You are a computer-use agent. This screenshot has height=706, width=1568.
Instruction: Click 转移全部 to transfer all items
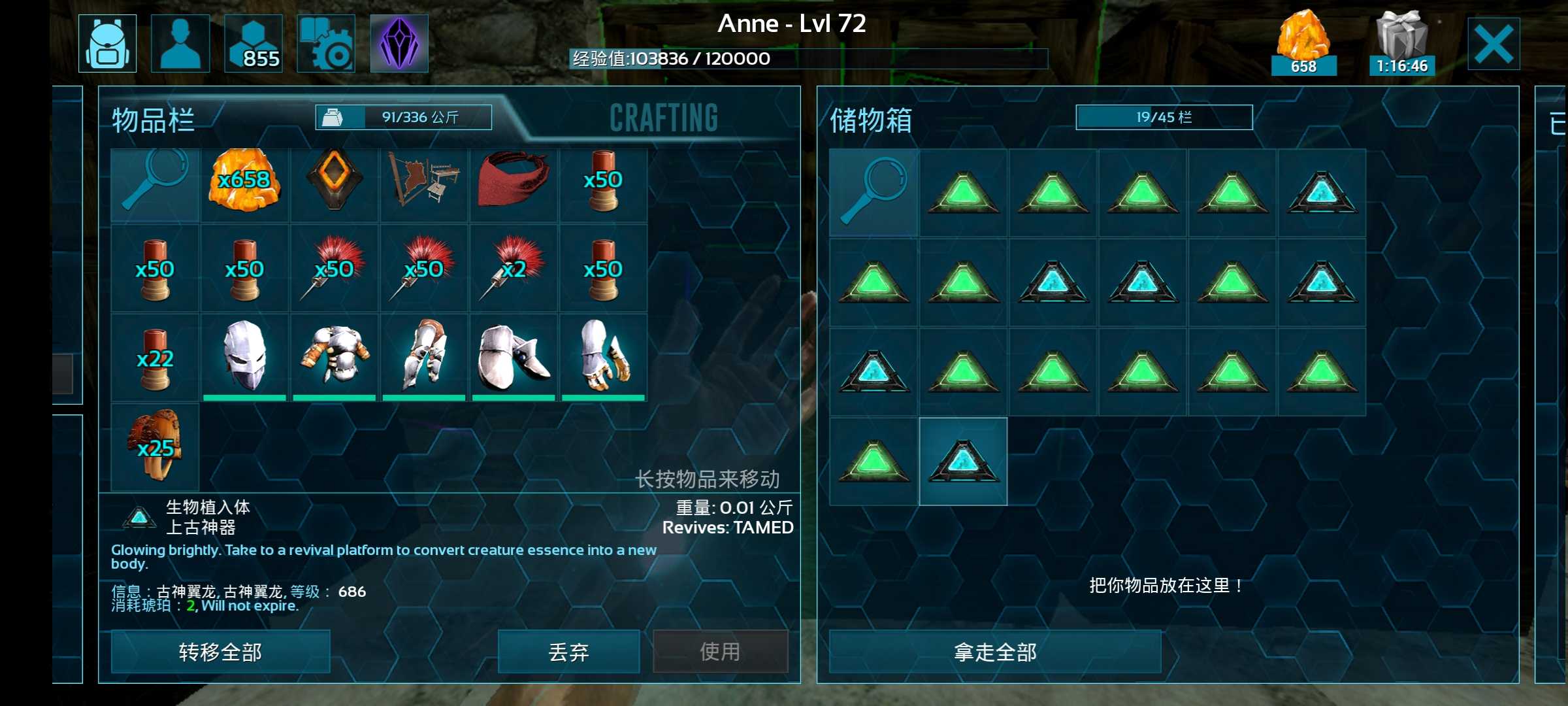[x=220, y=652]
